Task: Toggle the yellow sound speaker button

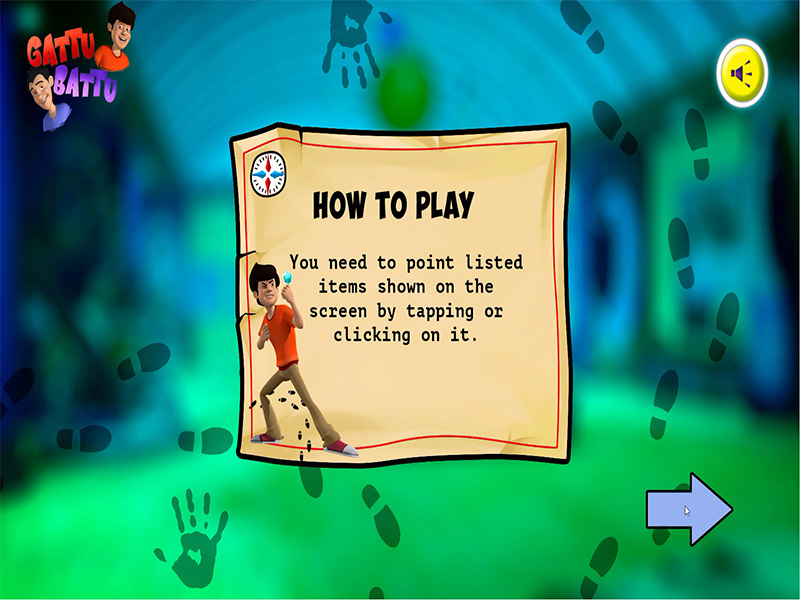Action: point(742,73)
